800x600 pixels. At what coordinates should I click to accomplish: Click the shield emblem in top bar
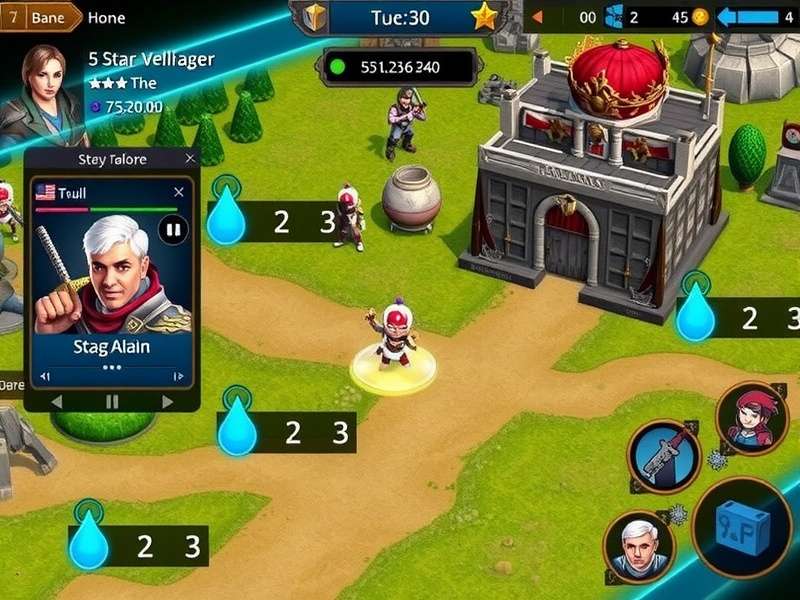(316, 16)
